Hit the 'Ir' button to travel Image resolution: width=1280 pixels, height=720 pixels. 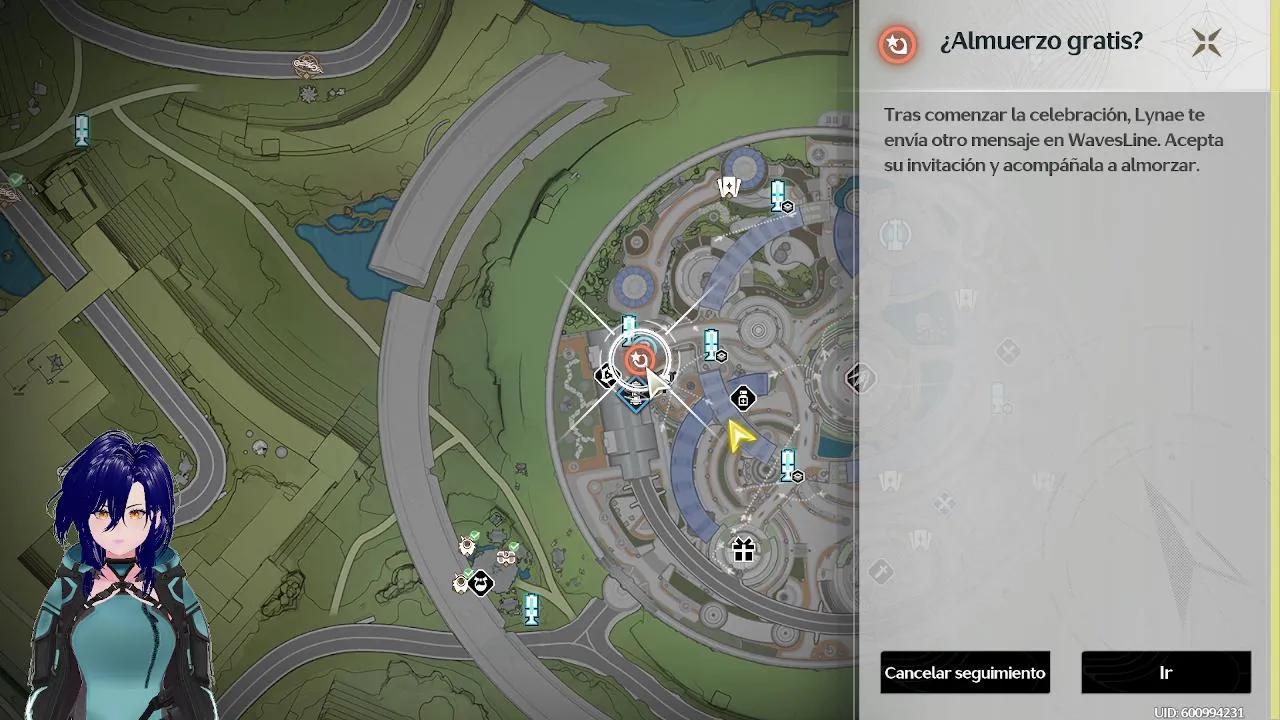pyautogui.click(x=1165, y=673)
